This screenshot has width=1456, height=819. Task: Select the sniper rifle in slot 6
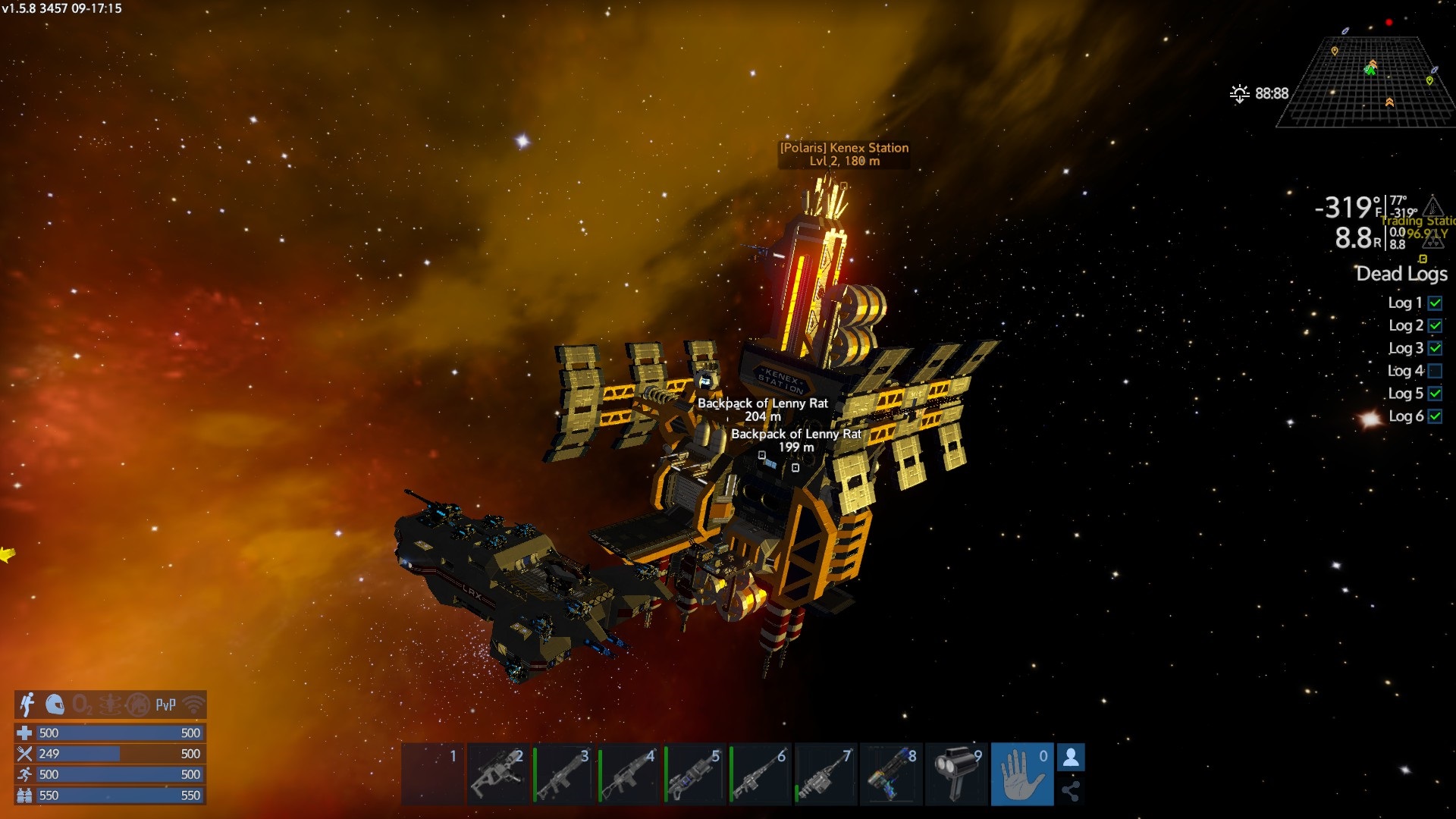pyautogui.click(x=760, y=774)
